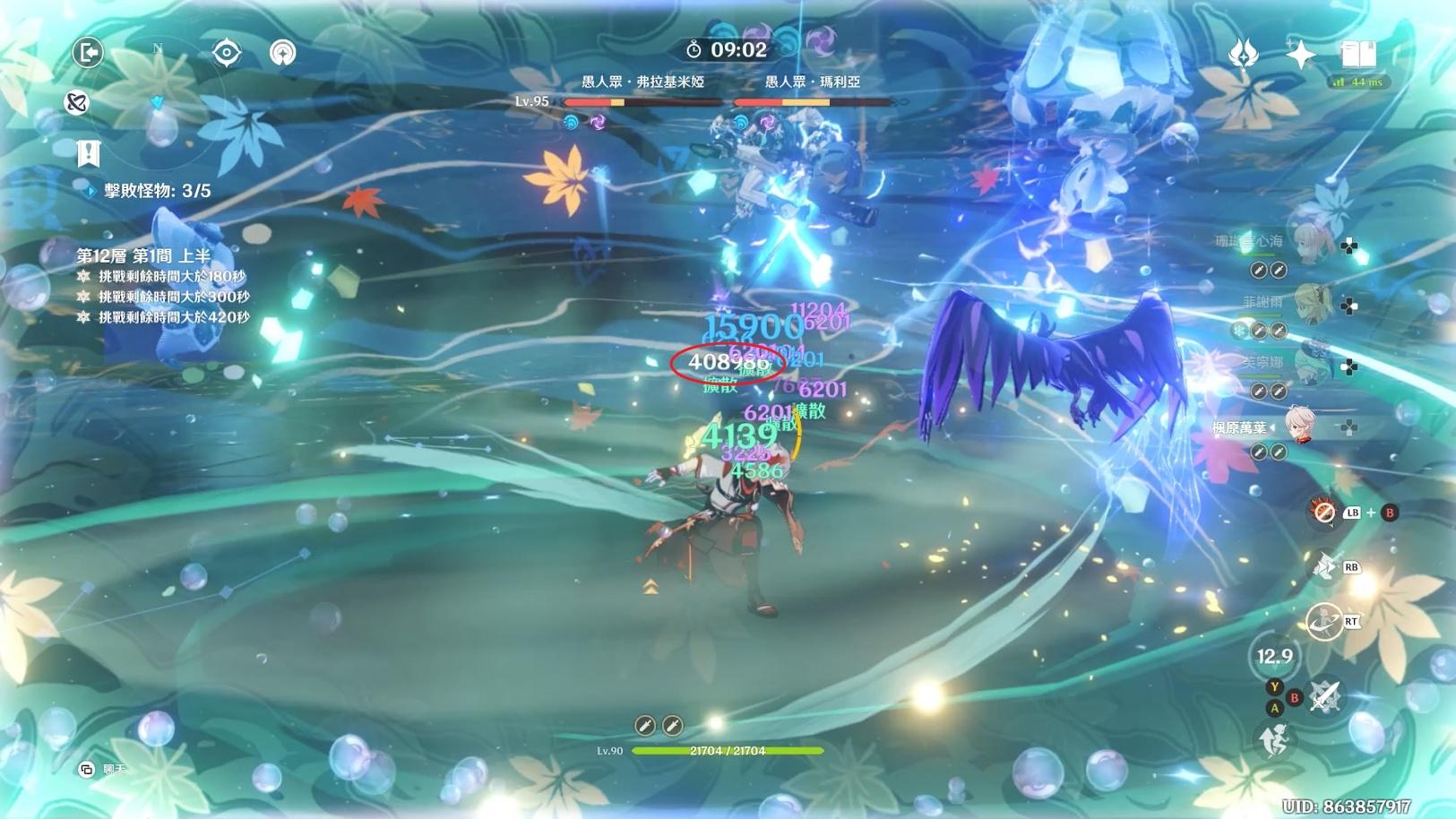Switch to party member 珊瑚宮心海
The height and width of the screenshot is (819, 1456).
tap(1310, 242)
